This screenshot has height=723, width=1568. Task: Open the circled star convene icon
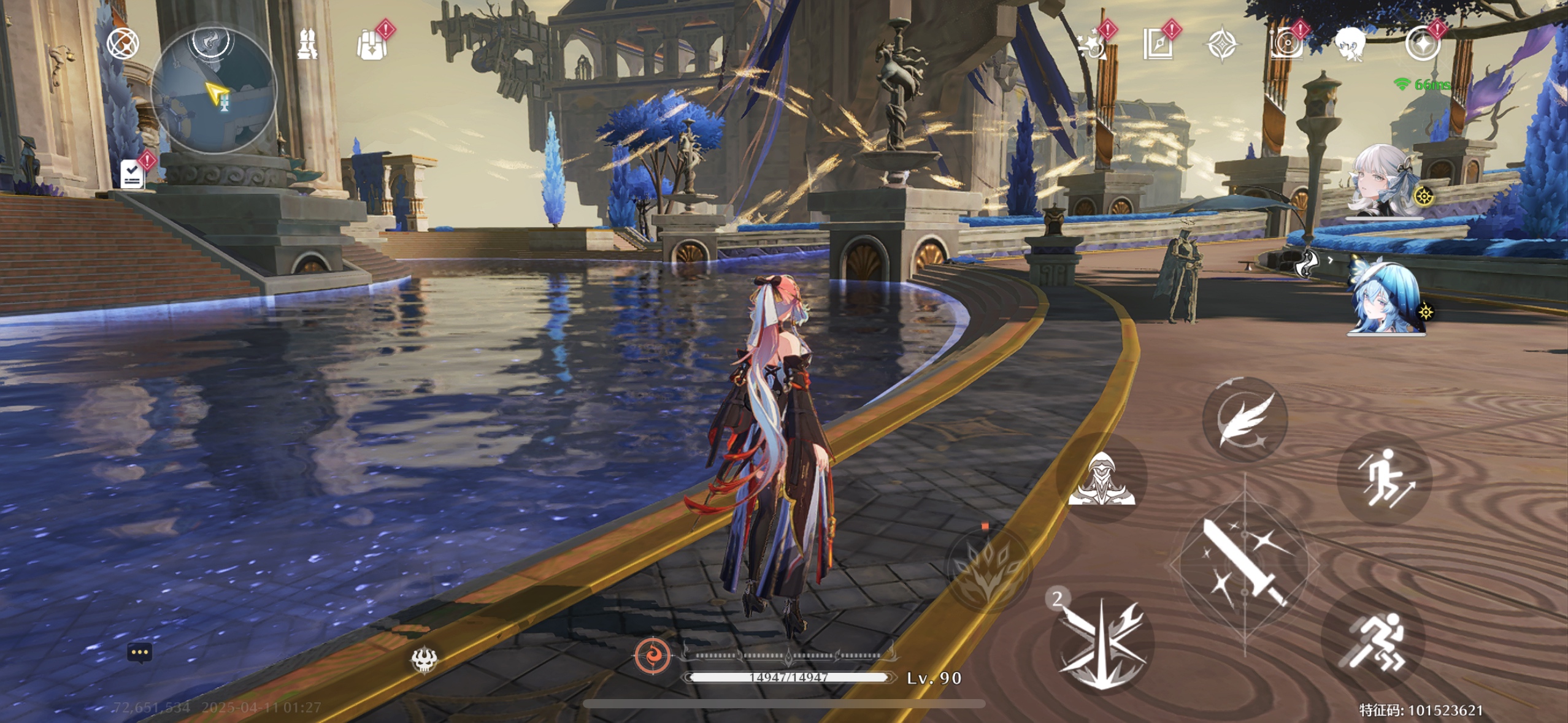[x=1422, y=44]
